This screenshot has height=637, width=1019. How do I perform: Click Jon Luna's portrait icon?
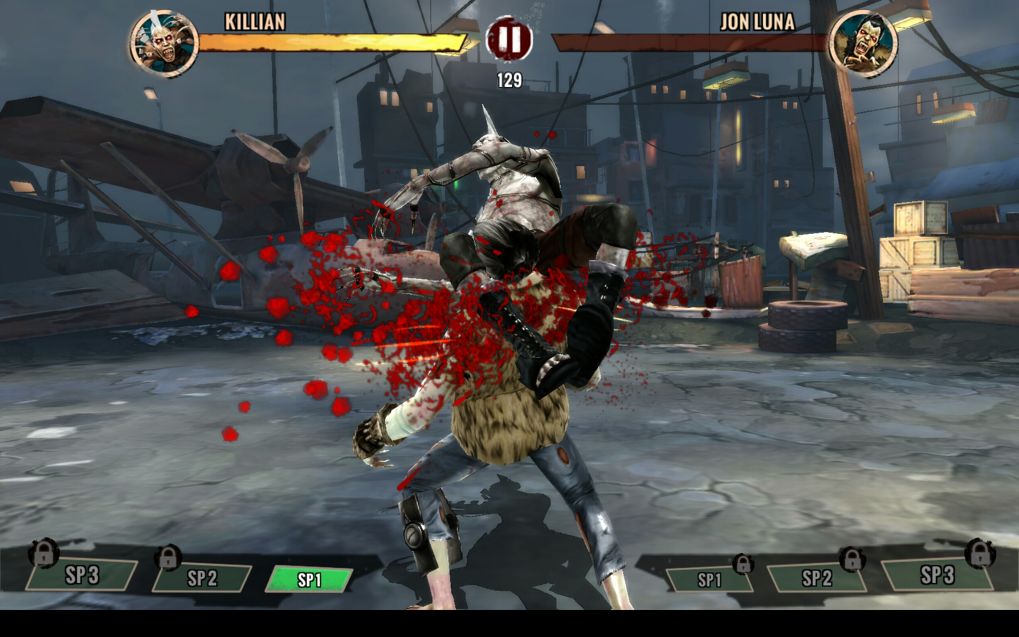[x=863, y=44]
